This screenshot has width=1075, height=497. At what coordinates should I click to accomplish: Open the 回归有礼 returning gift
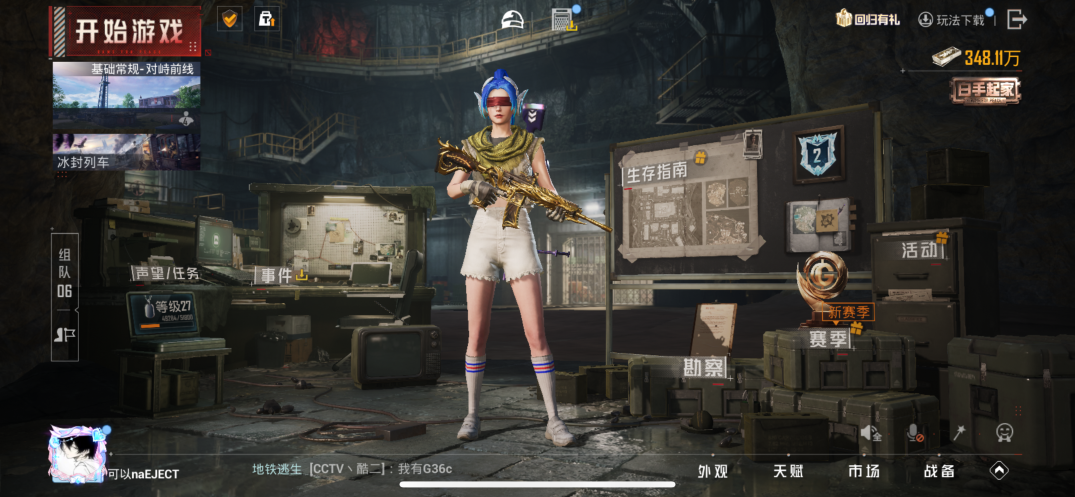[x=868, y=19]
